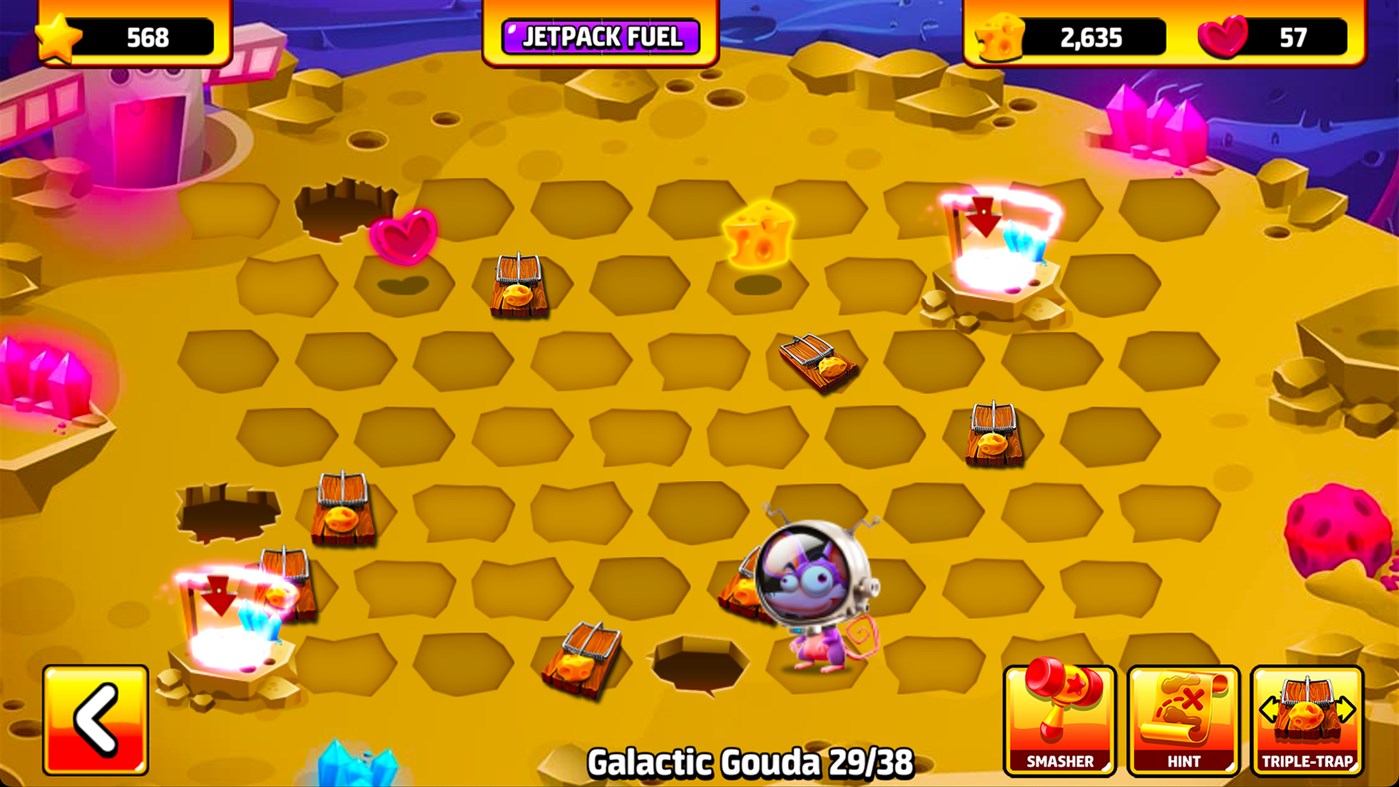Click the astronaut mouse character
Image resolution: width=1399 pixels, height=787 pixels.
pos(810,580)
